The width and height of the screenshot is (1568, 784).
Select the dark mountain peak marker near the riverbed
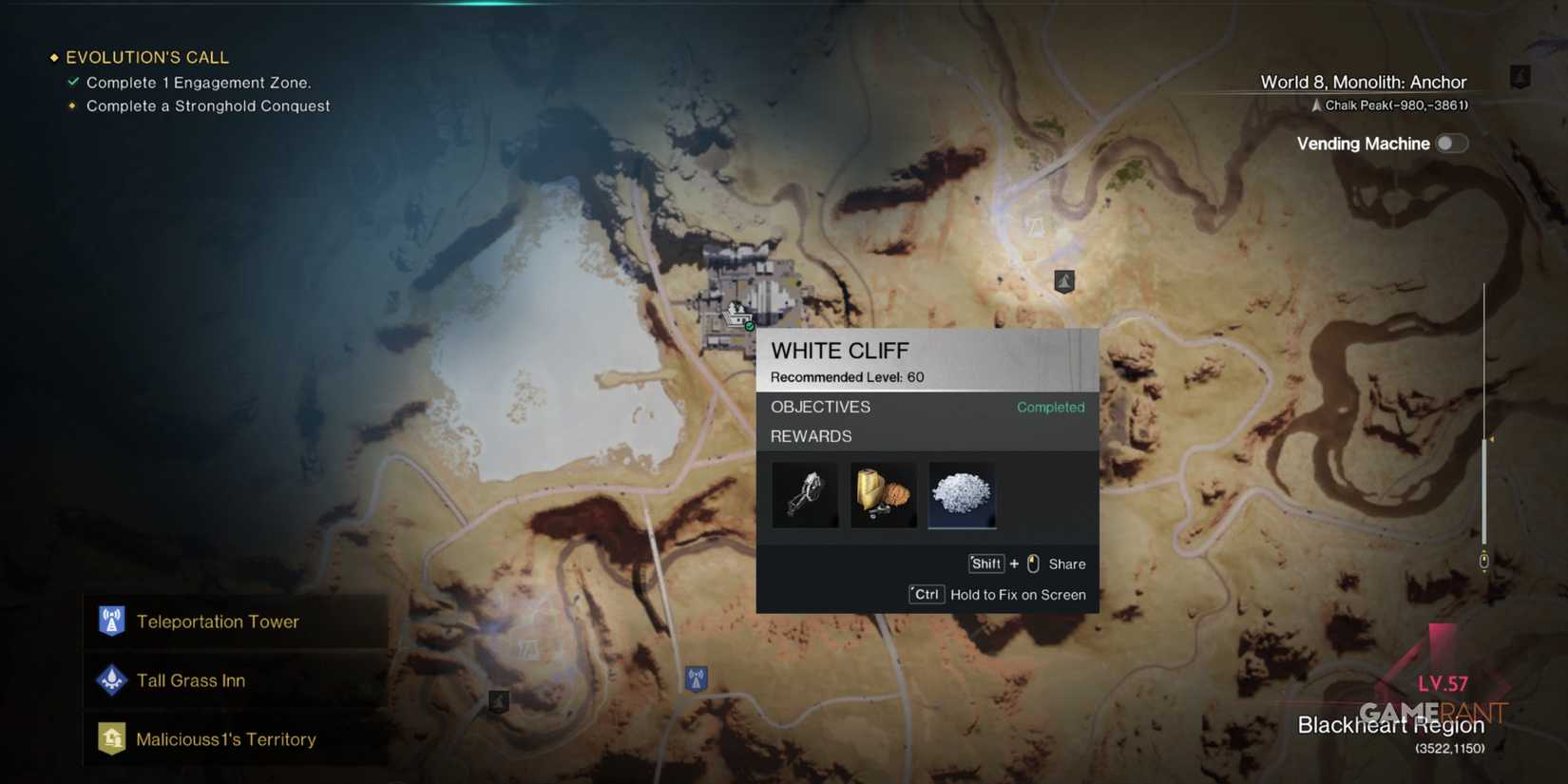(x=1063, y=280)
